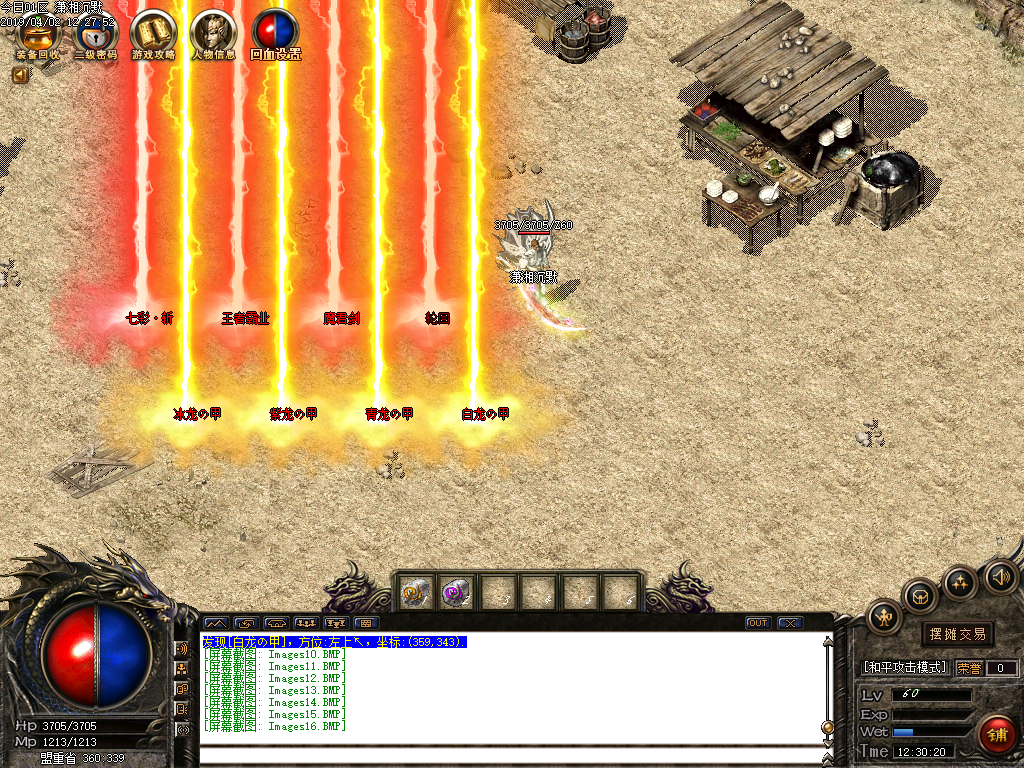Select the highlighted 白龙の甲 chat message
Image resolution: width=1024 pixels, height=768 pixels.
(x=335, y=642)
